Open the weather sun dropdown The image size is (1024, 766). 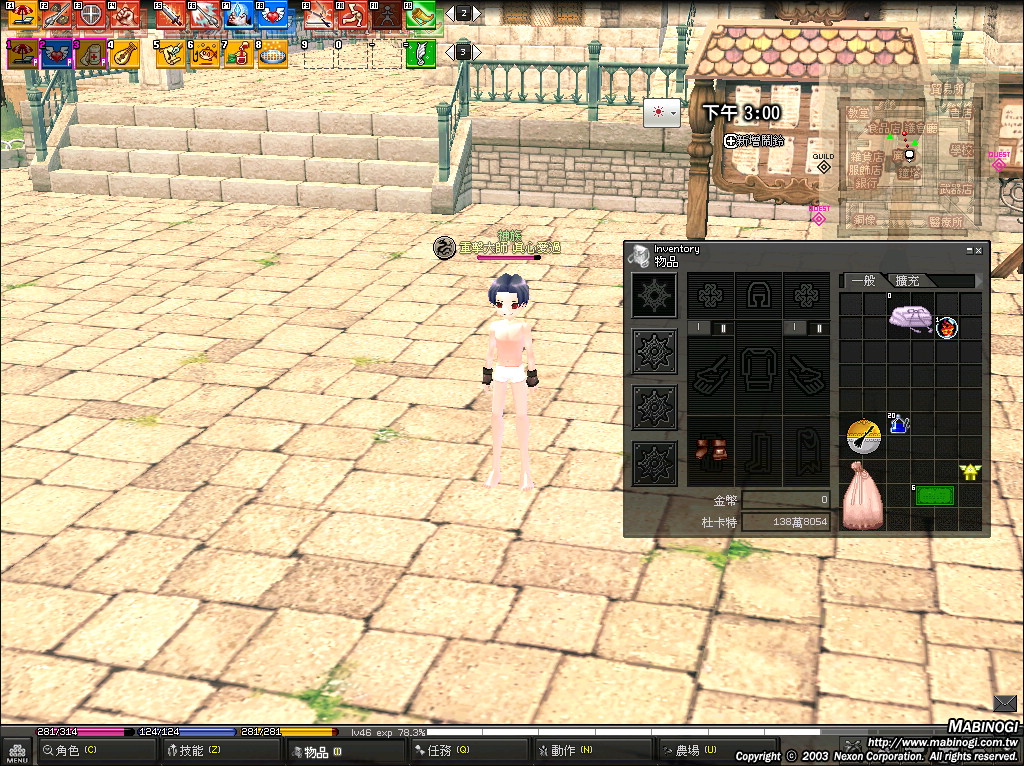[662, 113]
